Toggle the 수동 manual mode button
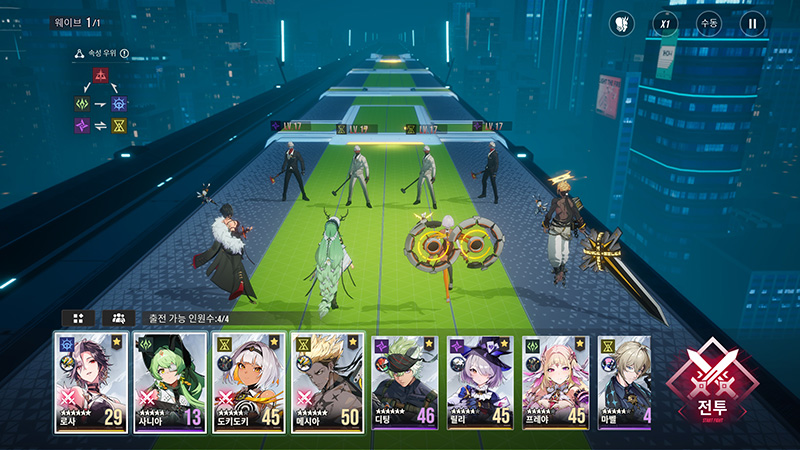Image resolution: width=800 pixels, height=450 pixels. [709, 23]
